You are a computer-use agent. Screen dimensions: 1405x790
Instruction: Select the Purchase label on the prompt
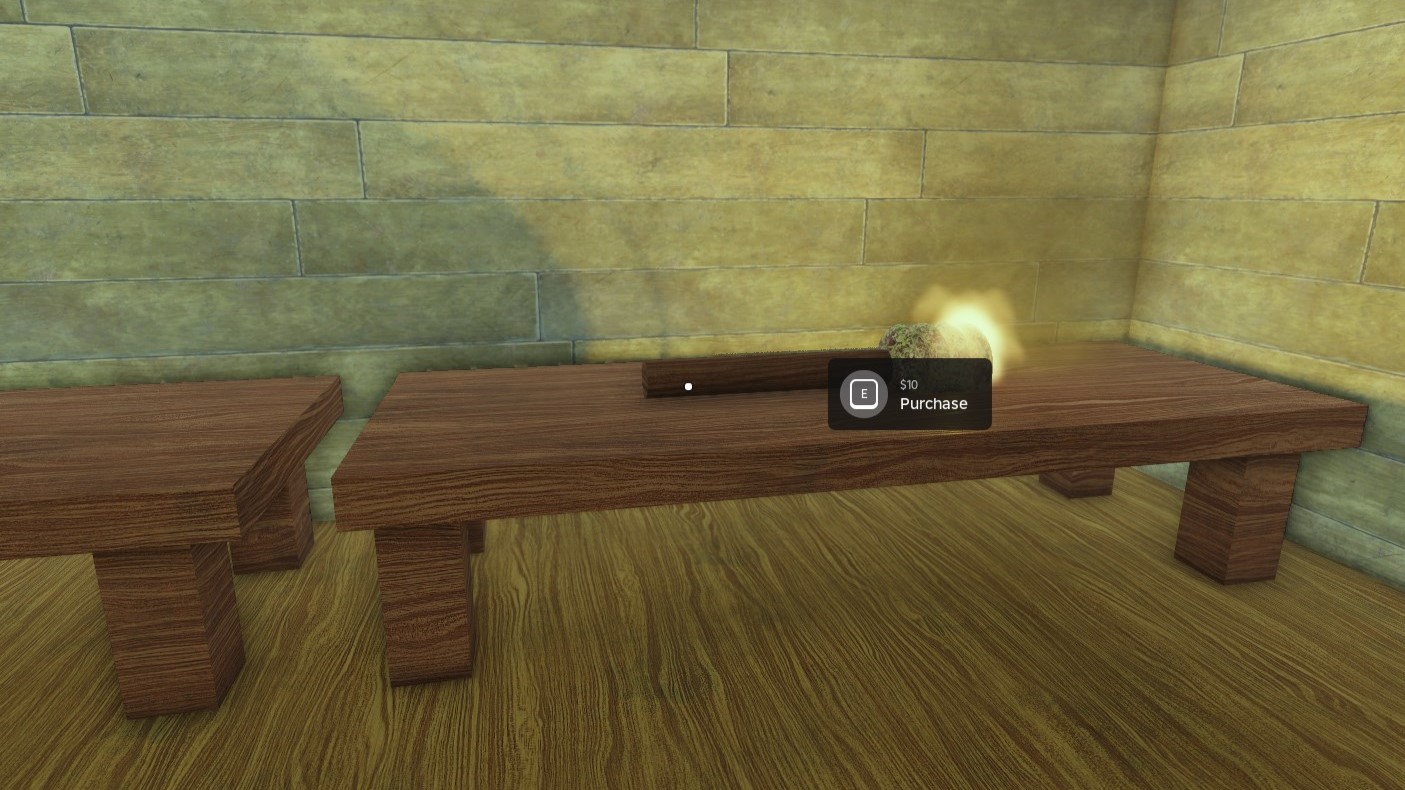coord(933,404)
